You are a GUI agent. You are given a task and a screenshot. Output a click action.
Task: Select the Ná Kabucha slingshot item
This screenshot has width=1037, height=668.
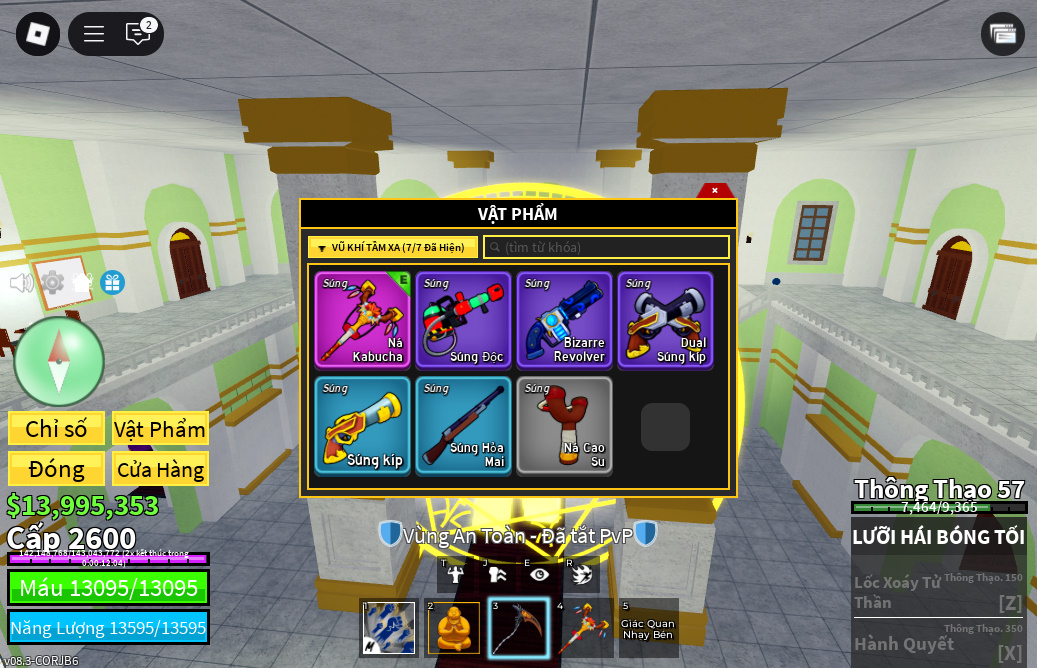[x=362, y=320]
